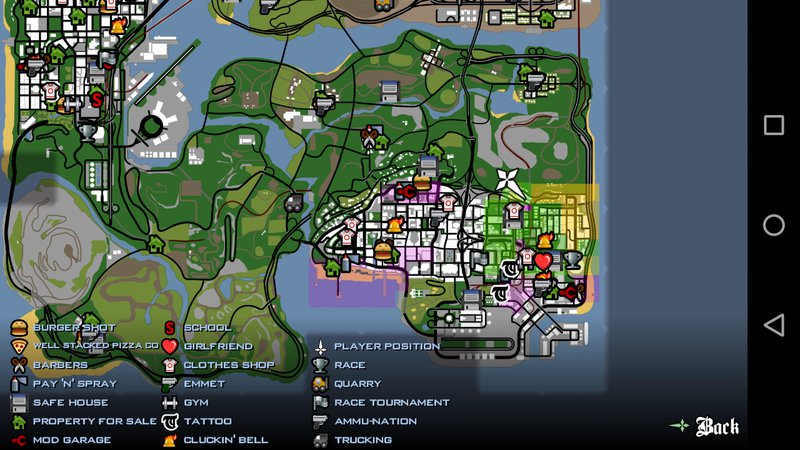Select the white player position marker on map
800x450 pixels.
509,184
